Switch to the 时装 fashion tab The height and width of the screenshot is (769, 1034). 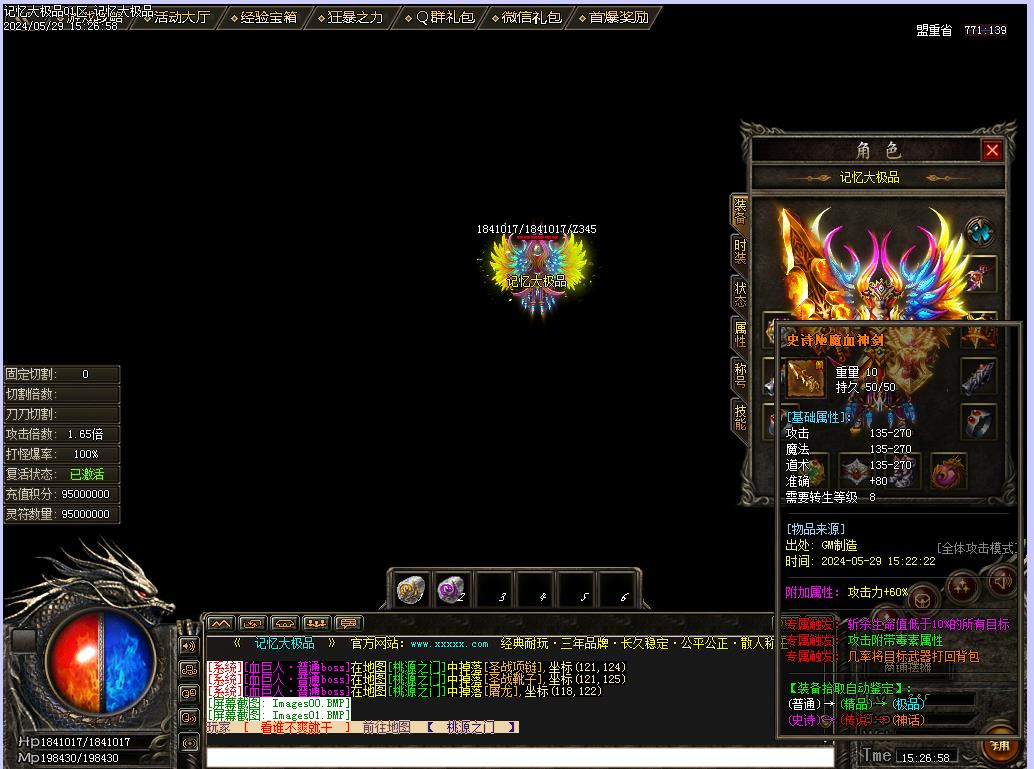point(740,252)
